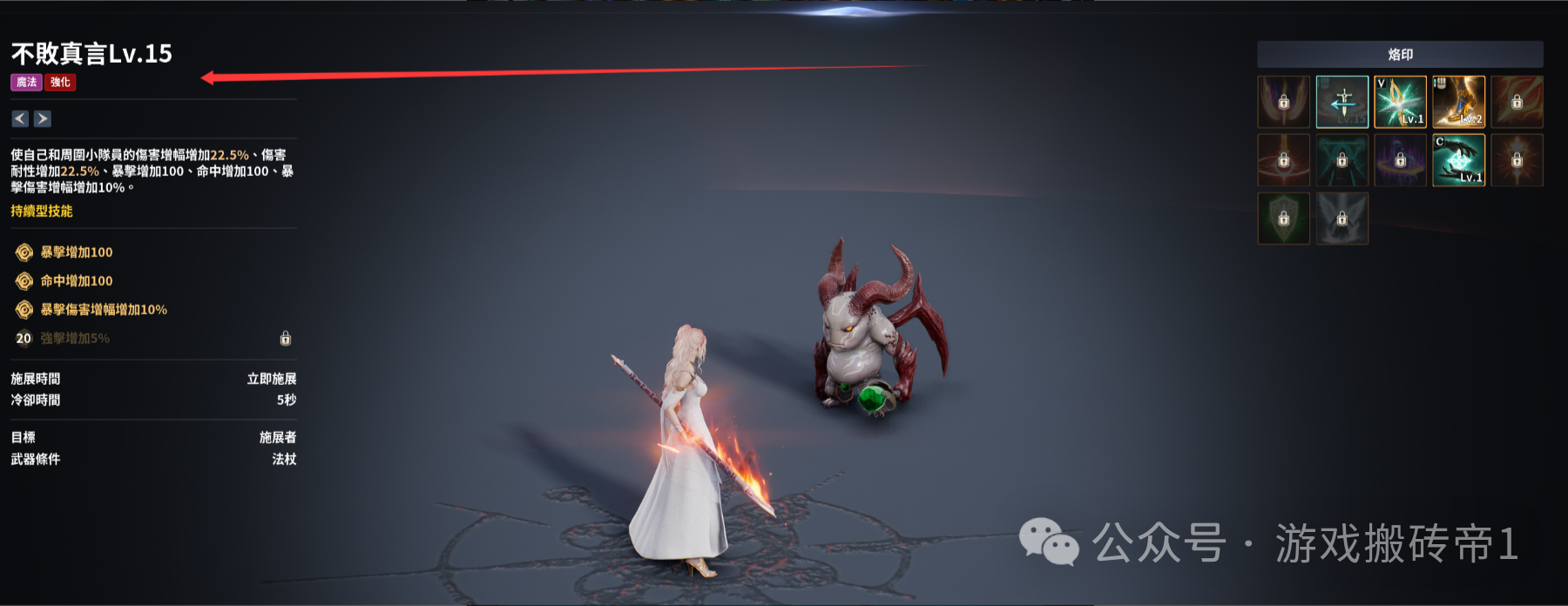Viewport: 1568px width, 606px height.
Task: Select the C-key glowing hands skill
Action: 1458,160
